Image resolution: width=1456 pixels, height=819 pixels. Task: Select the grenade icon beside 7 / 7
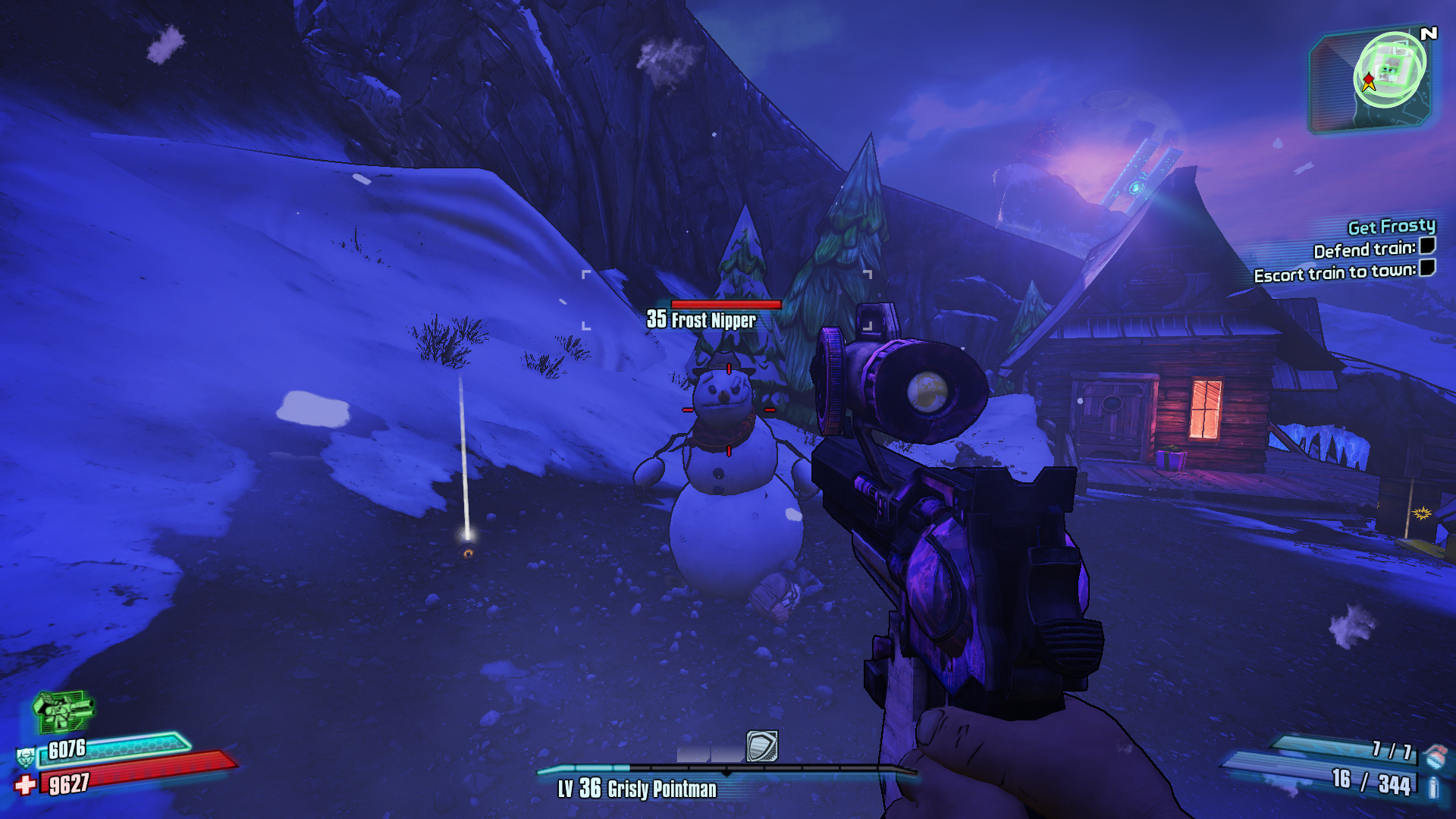tap(1434, 755)
